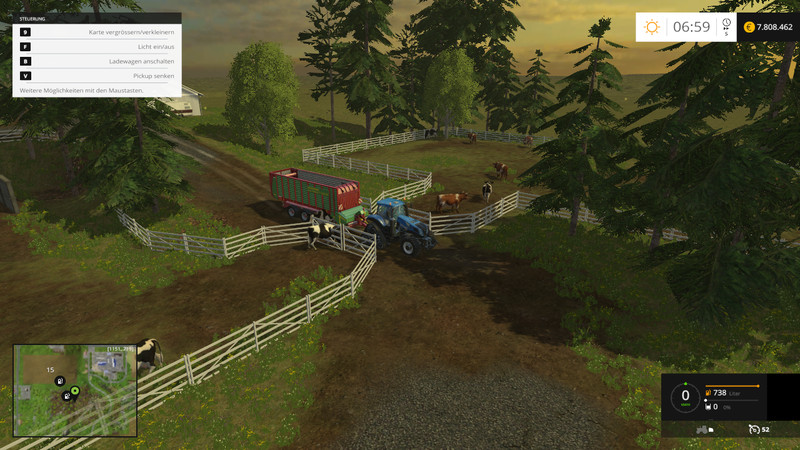Click the tractor vehicle icon
This screenshot has width=800, height=450.
[x=702, y=429]
